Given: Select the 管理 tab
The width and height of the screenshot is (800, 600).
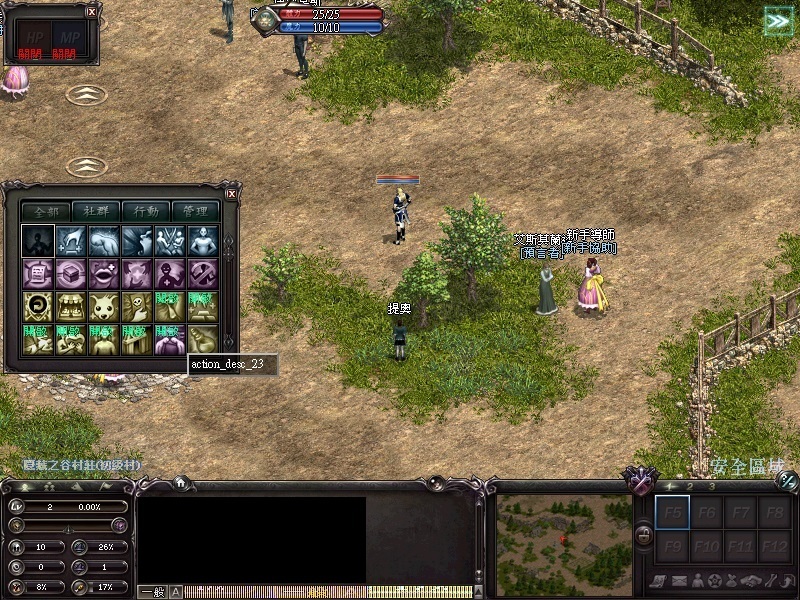Looking at the screenshot, I should pos(196,211).
